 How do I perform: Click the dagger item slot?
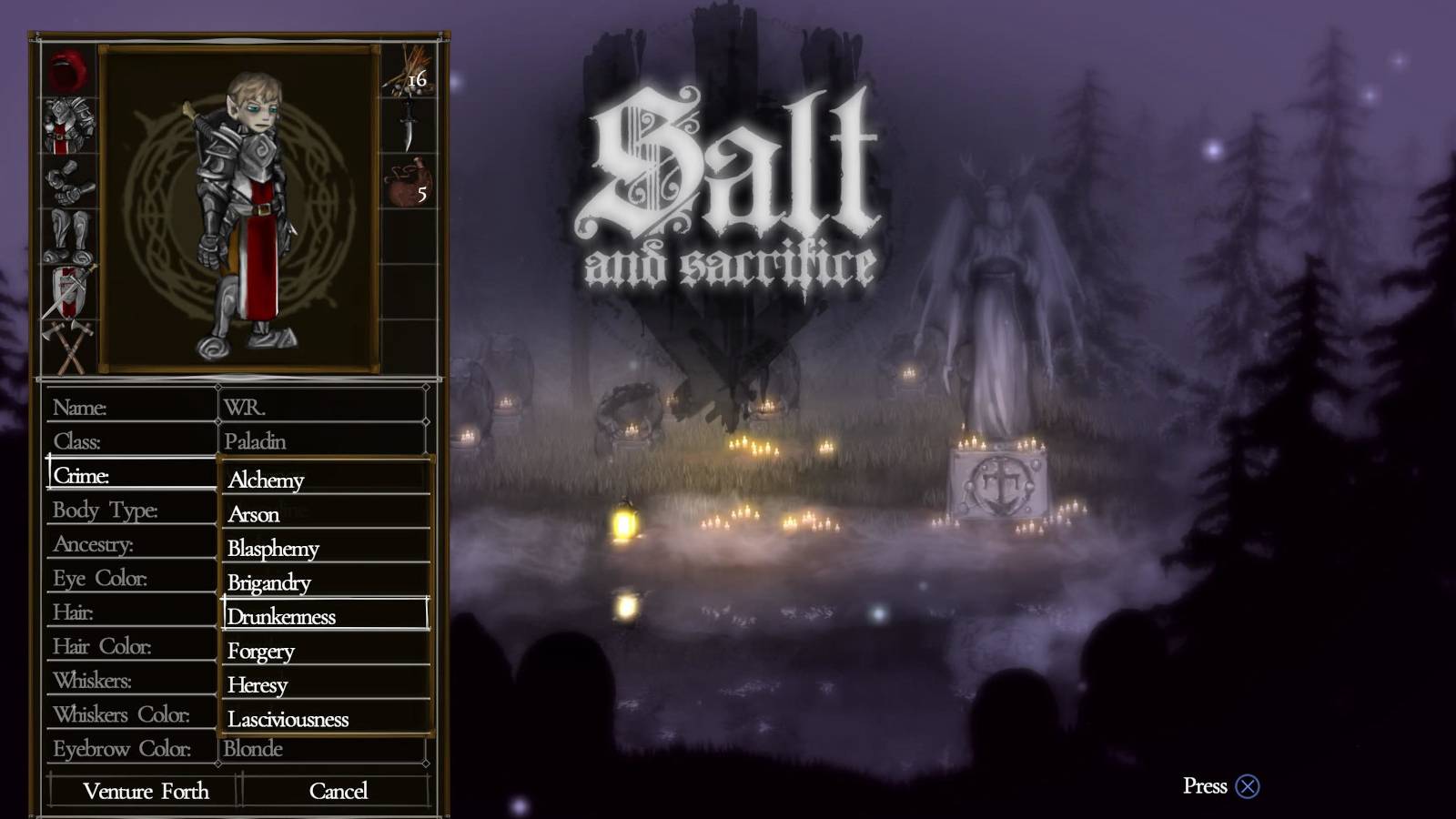[x=408, y=123]
